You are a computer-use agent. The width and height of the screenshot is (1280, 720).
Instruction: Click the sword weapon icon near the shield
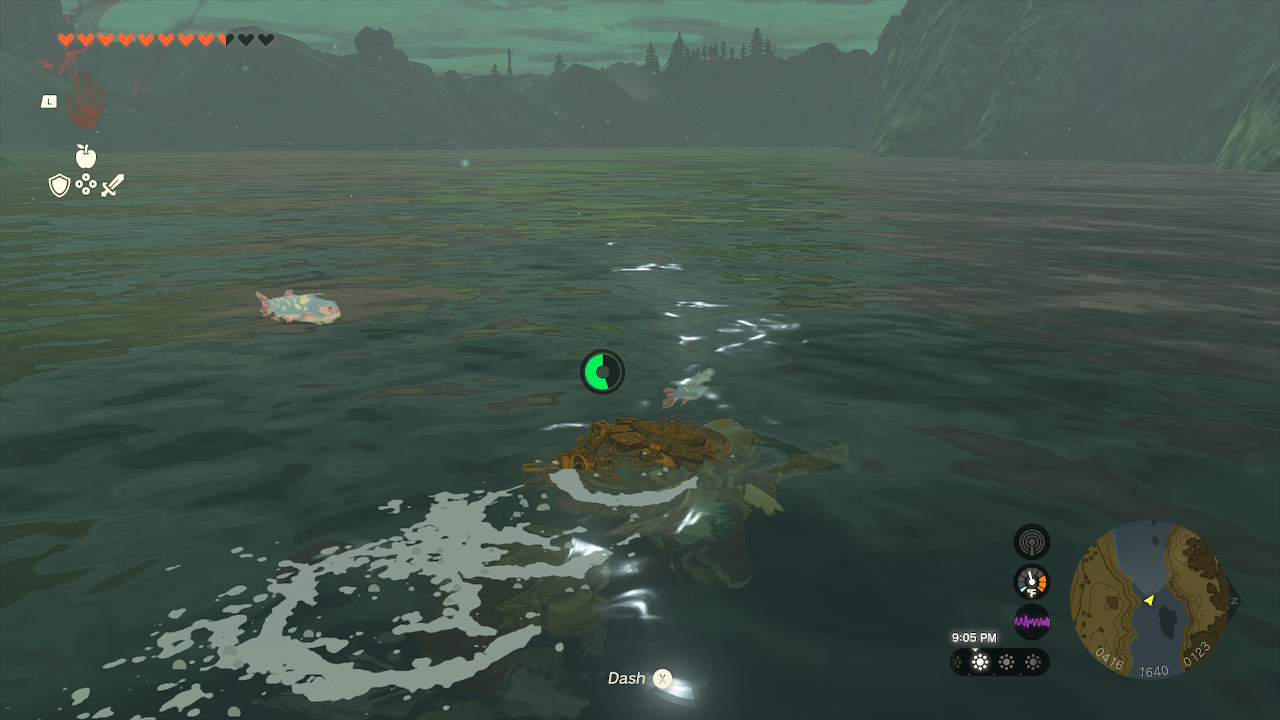tap(112, 185)
